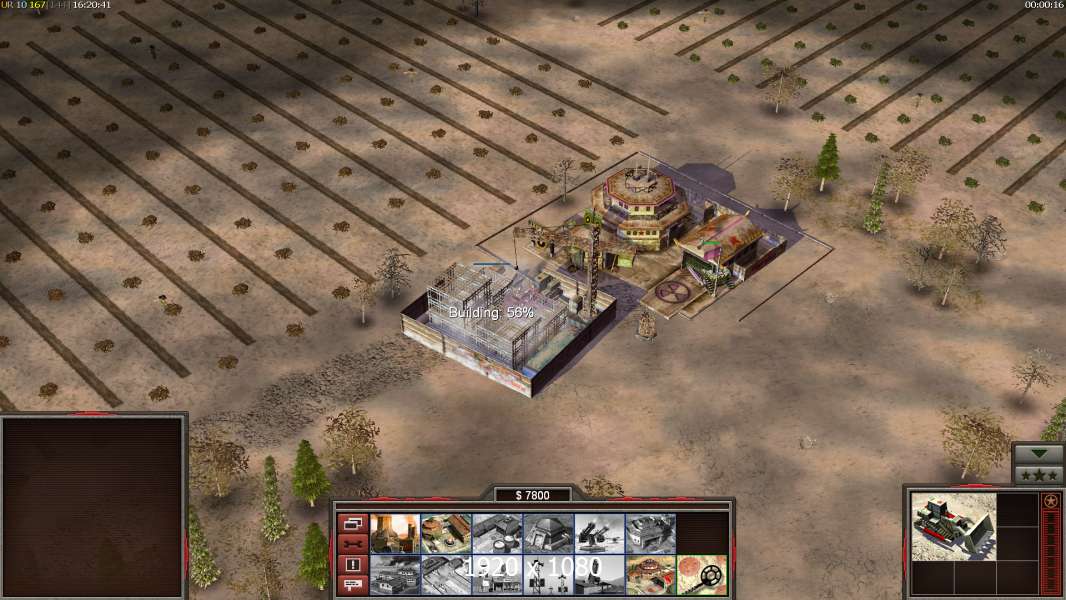Screen dimensions: 1066x600
Task: Select the domed bunker build icon
Action: pyautogui.click(x=548, y=534)
